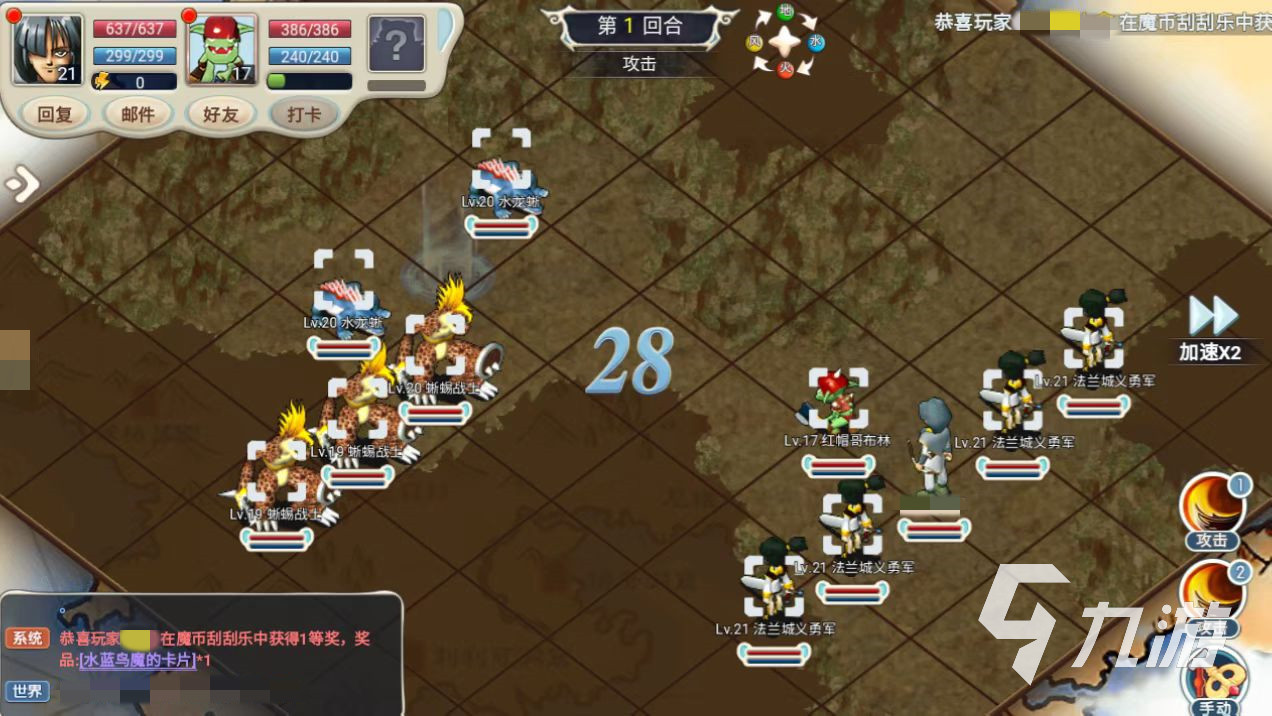Switch to the 世界 chat channel
Viewport: 1272px width, 716px height.
tap(27, 690)
